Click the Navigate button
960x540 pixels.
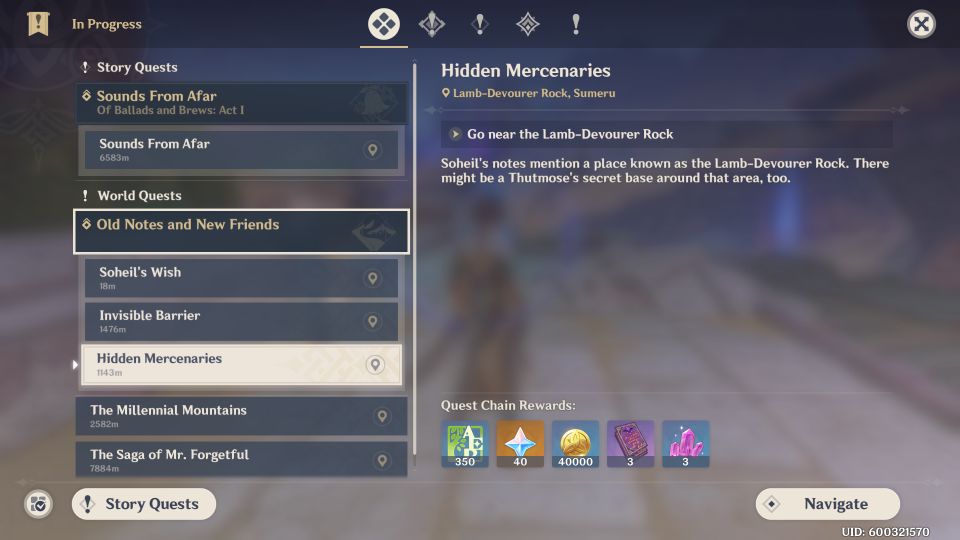(x=827, y=504)
